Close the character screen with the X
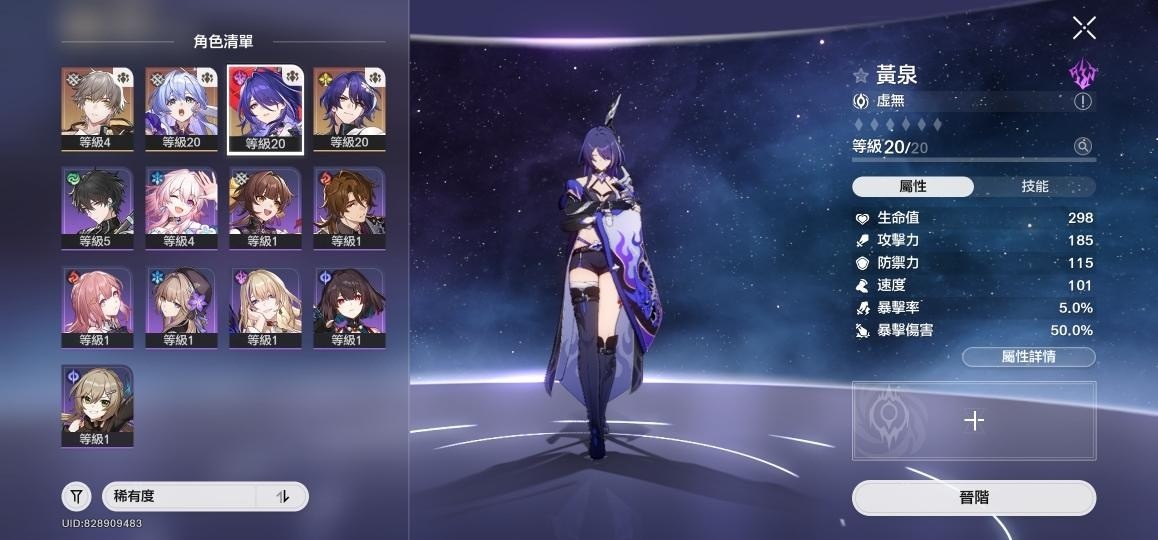Viewport: 1158px width, 540px height. pos(1084,28)
